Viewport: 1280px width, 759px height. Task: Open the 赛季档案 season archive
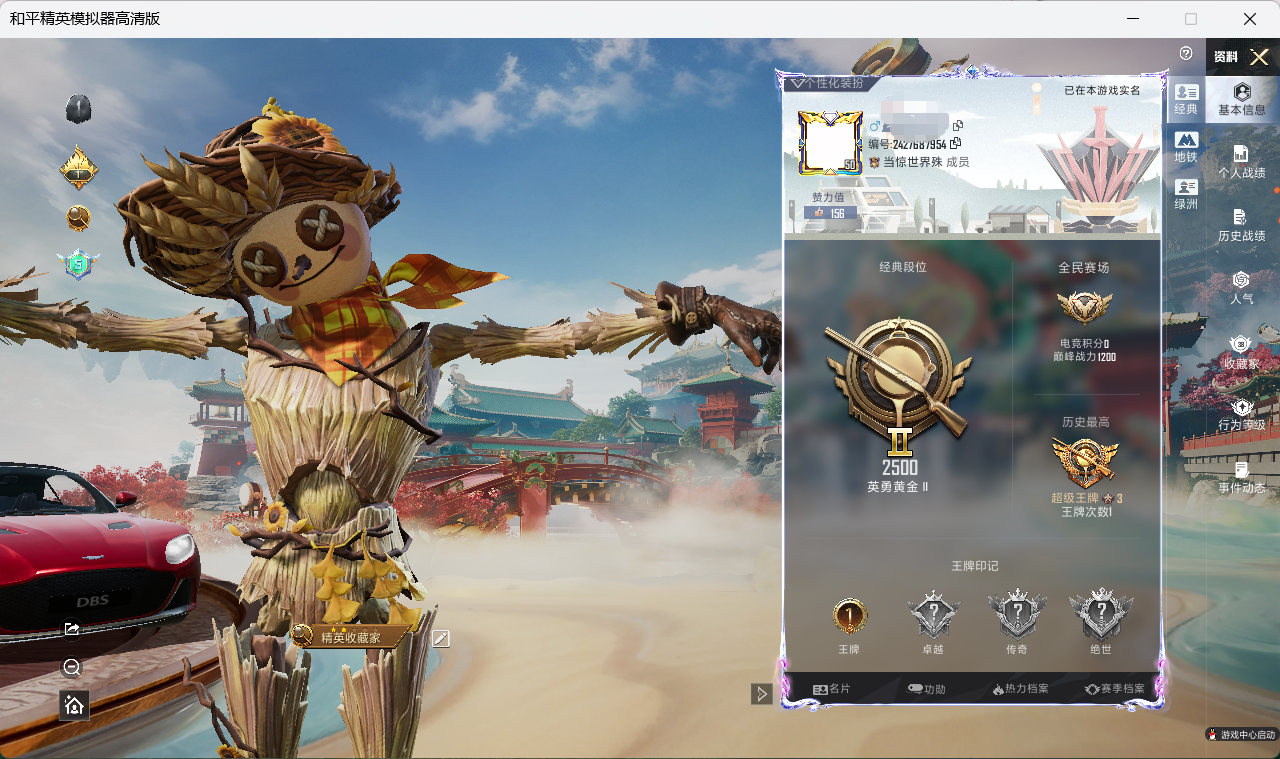click(1115, 689)
